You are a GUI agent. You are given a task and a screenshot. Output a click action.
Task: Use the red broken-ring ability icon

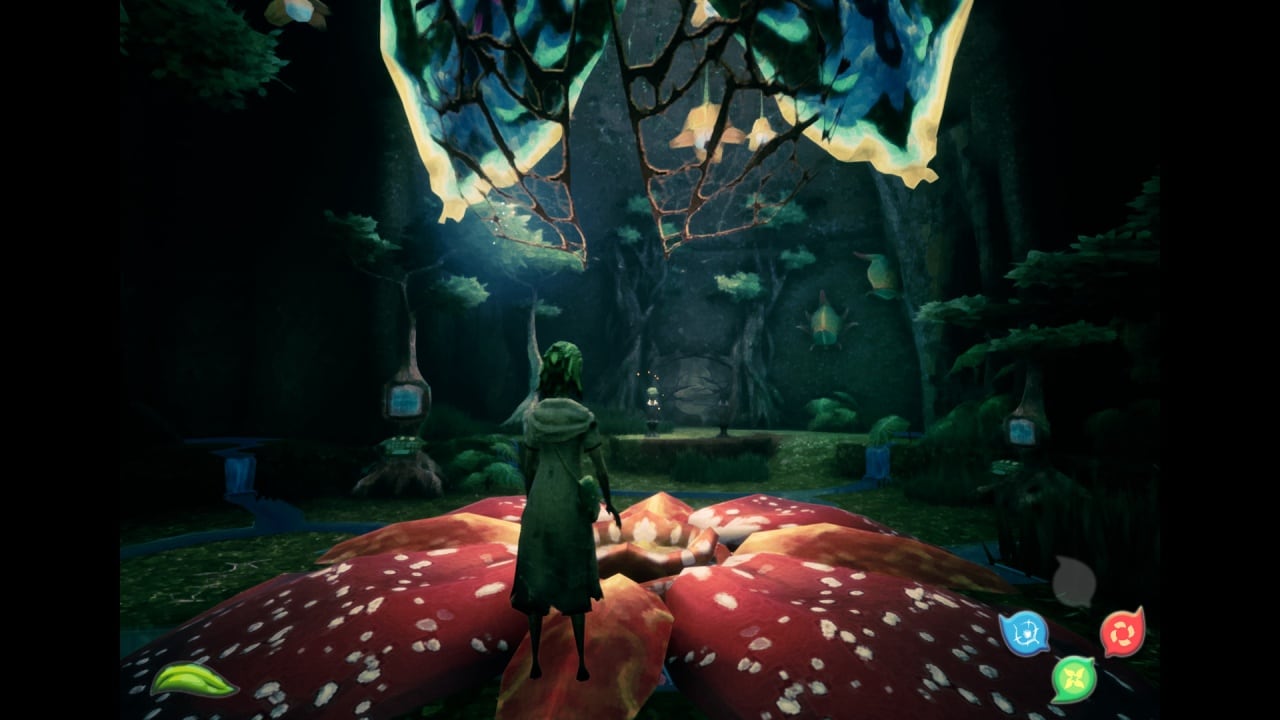pos(1122,632)
